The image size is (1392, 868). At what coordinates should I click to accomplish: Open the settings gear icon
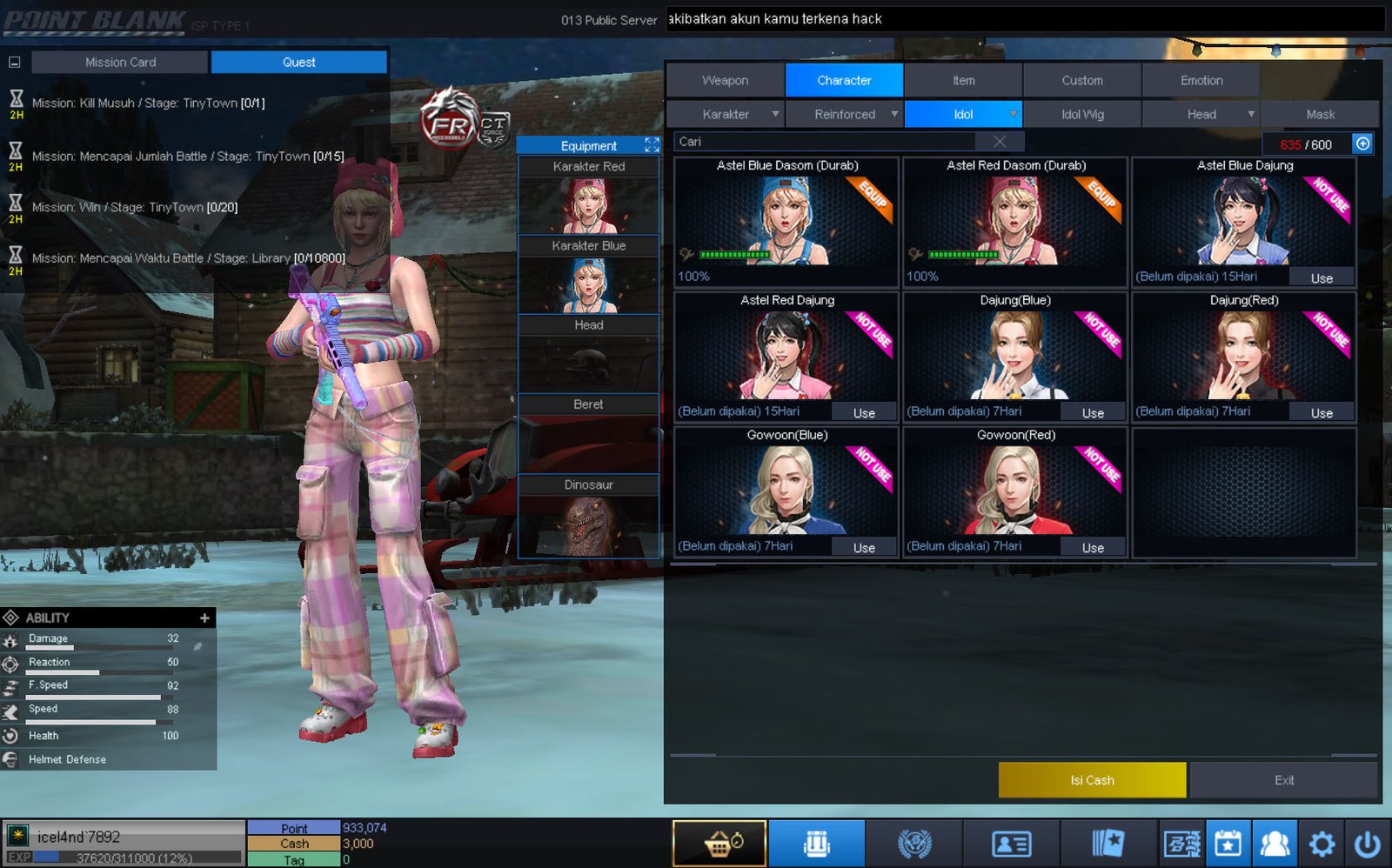click(1322, 844)
